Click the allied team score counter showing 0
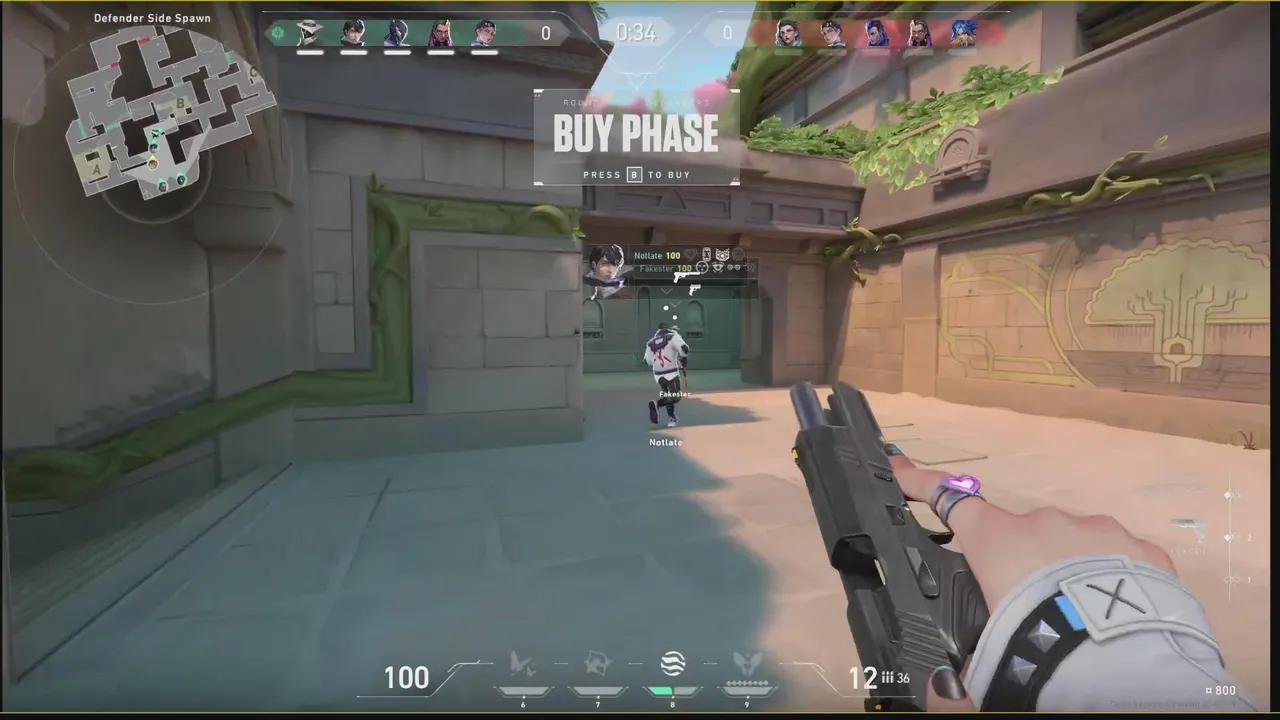This screenshot has width=1280, height=720. click(546, 33)
